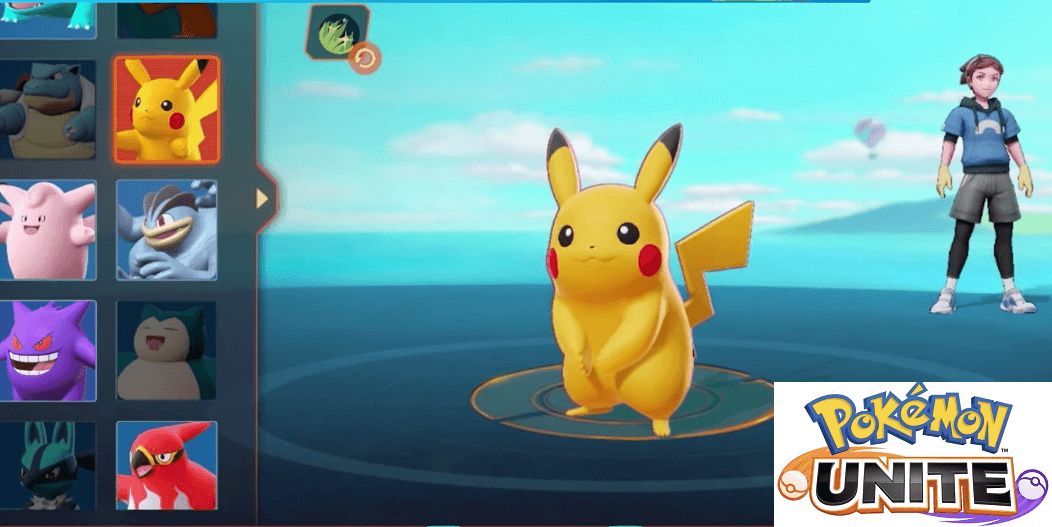Image resolution: width=1052 pixels, height=527 pixels.
Task: Pick the pink Clefable tile
Action: pos(47,230)
